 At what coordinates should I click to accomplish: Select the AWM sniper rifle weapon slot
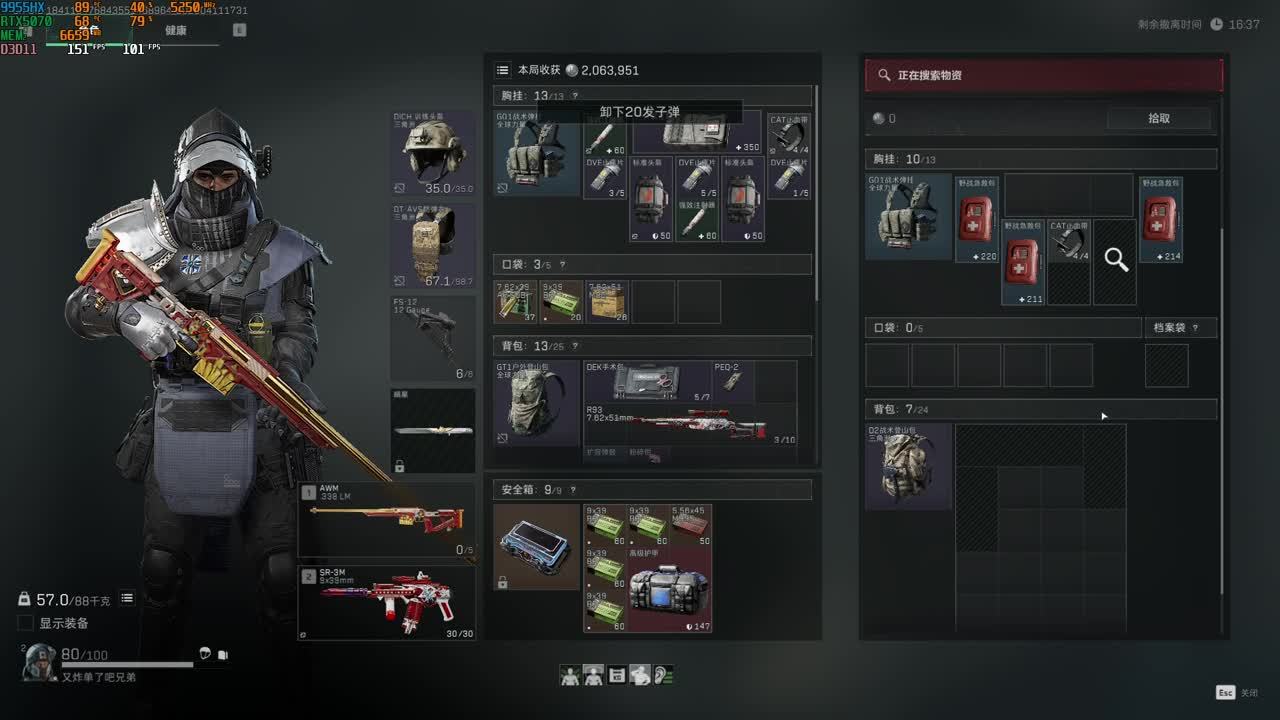[386, 521]
